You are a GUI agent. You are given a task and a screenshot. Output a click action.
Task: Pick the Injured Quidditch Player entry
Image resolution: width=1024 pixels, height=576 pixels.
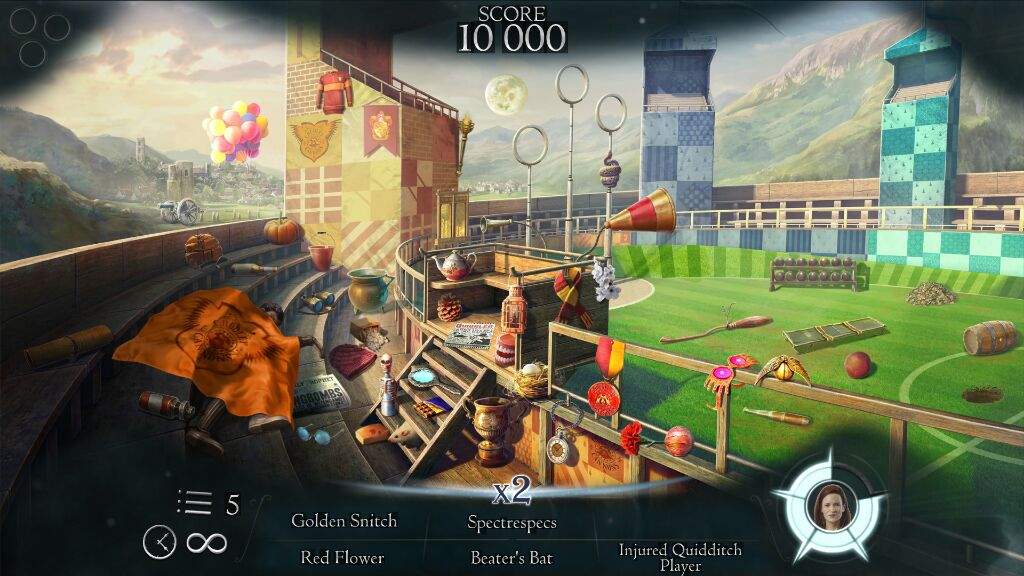pyautogui.click(x=680, y=557)
